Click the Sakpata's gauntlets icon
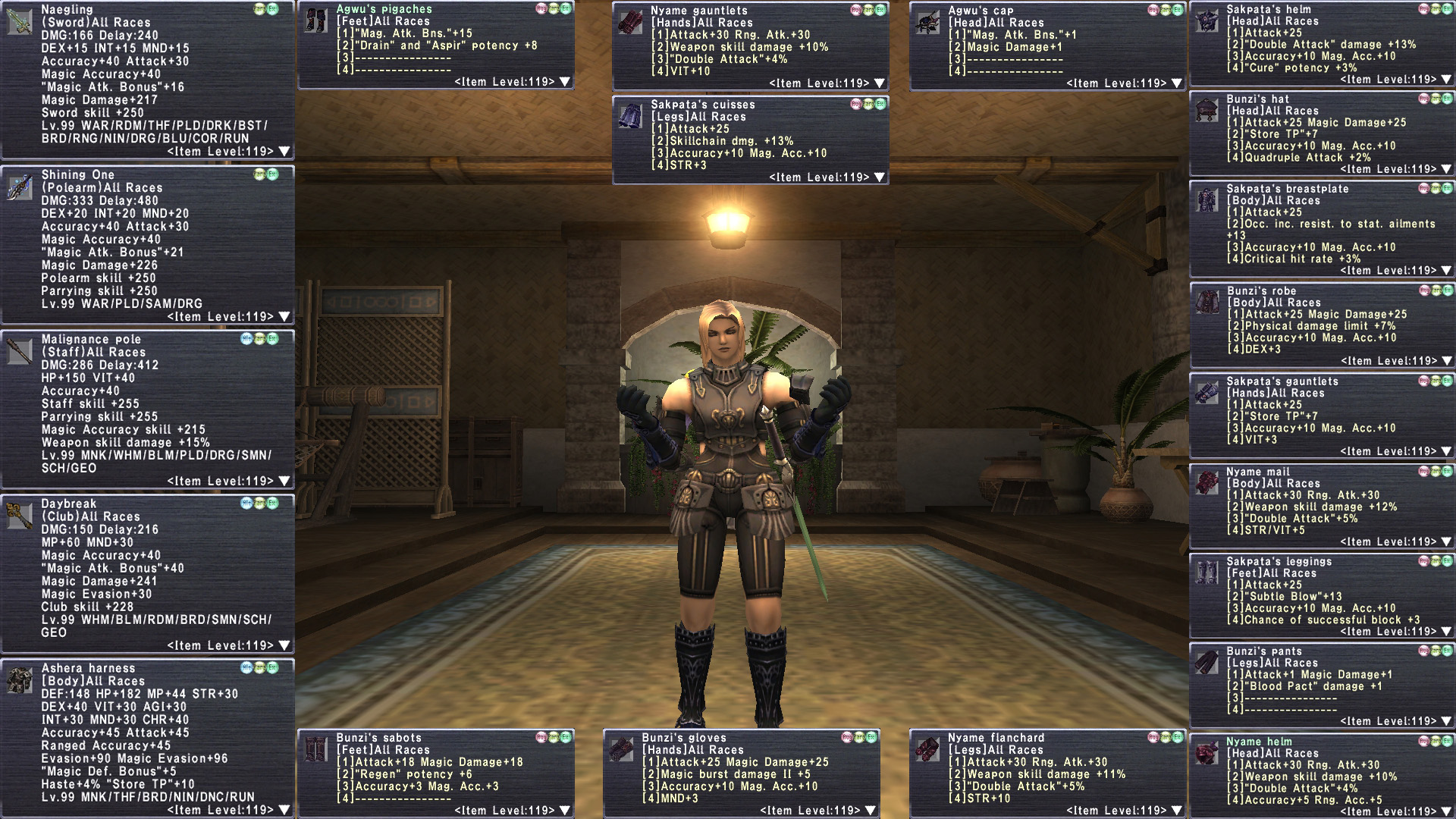The width and height of the screenshot is (1456, 819). (1207, 393)
